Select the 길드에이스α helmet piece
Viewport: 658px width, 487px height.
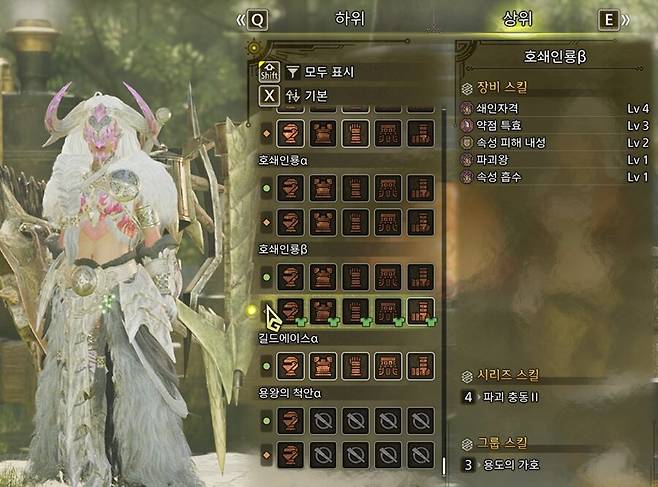291,366
